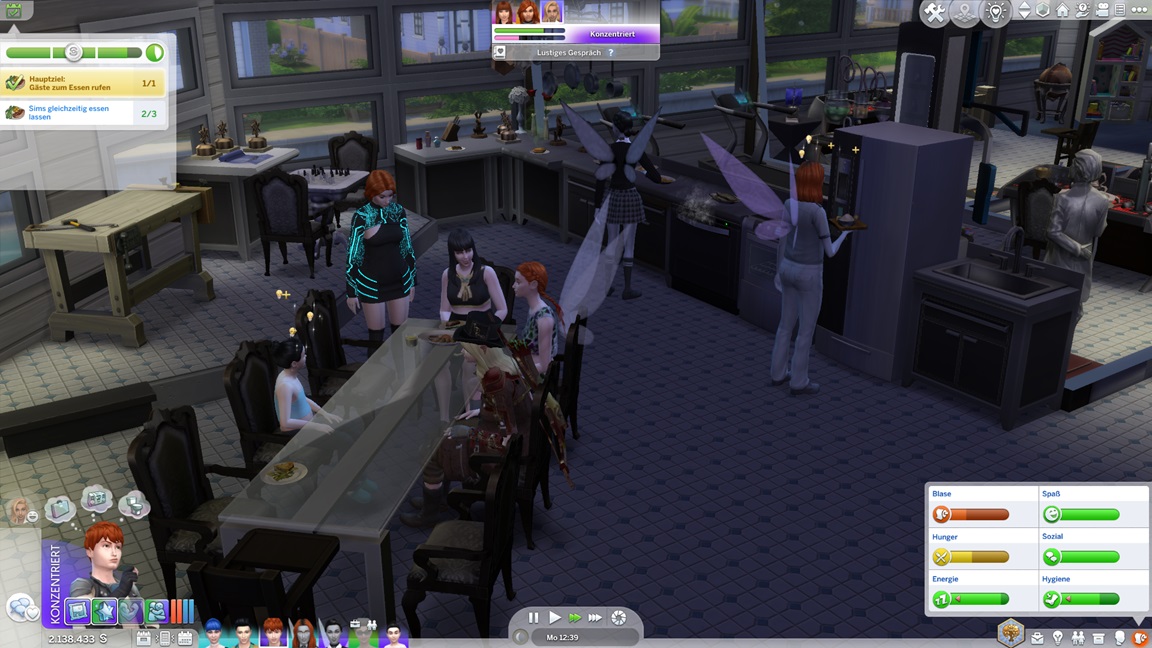This screenshot has width=1152, height=648.
Task: Open the 'Lustiges Gespräch' conversation panel
Action: pyautogui.click(x=575, y=52)
